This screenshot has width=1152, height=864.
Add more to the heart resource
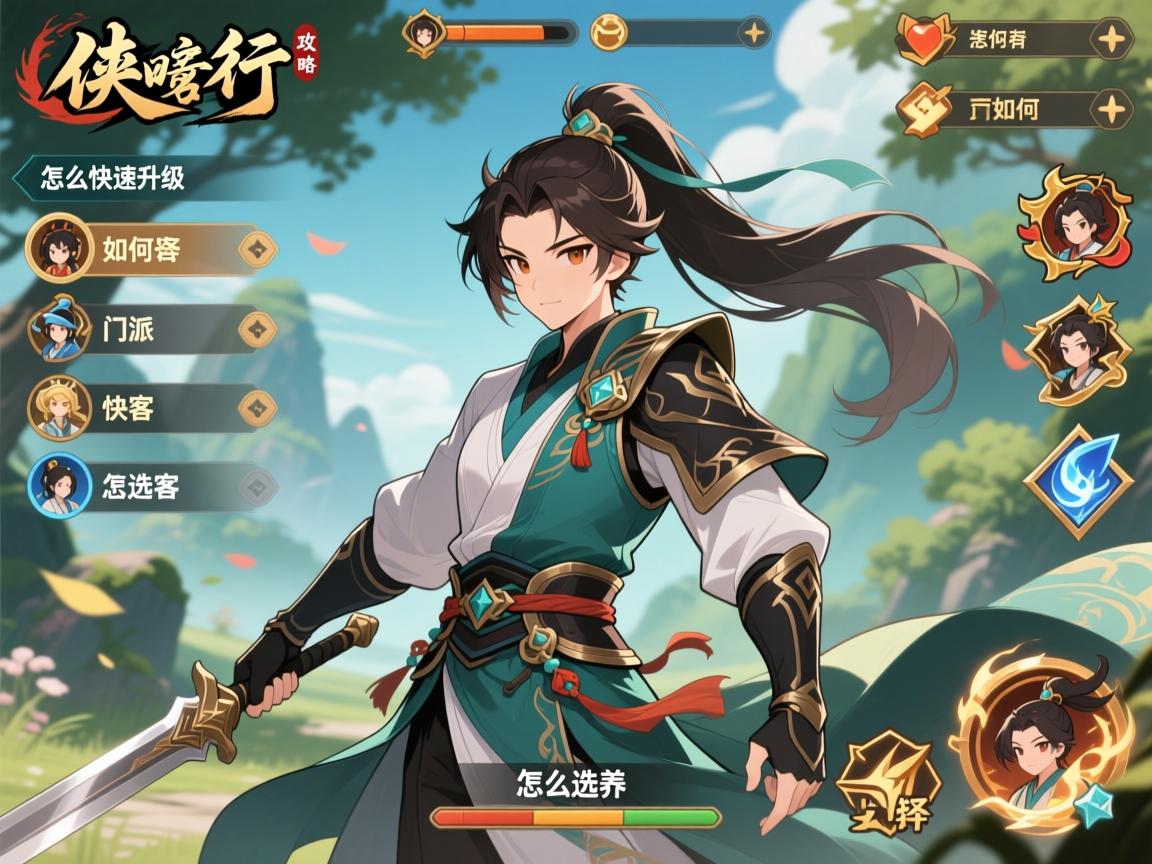(1111, 41)
